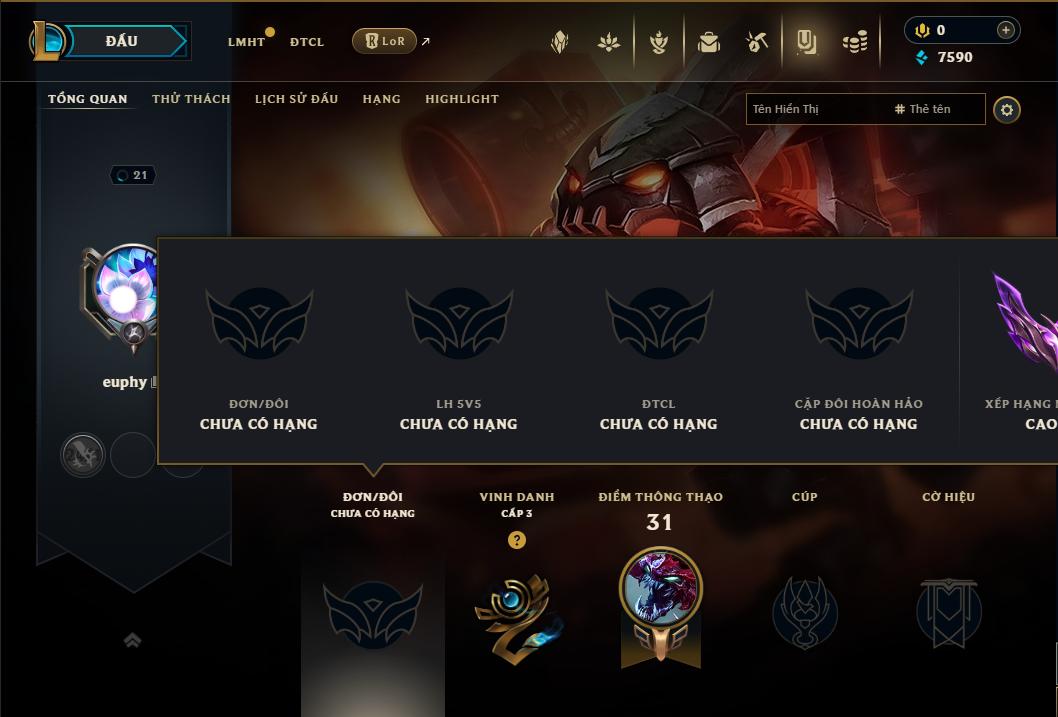The width and height of the screenshot is (1058, 717).
Task: Click the ĐẤU play button
Action: click(122, 41)
